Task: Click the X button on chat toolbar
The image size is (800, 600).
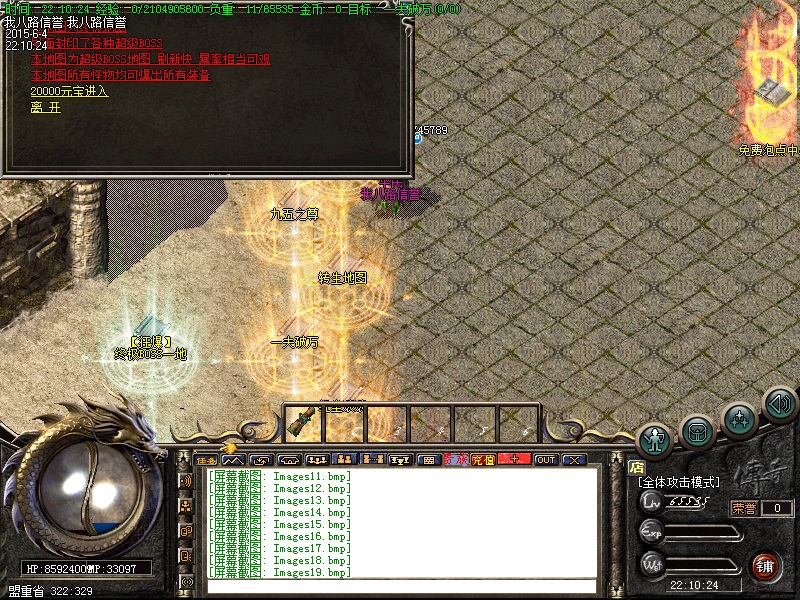Action: coord(573,460)
